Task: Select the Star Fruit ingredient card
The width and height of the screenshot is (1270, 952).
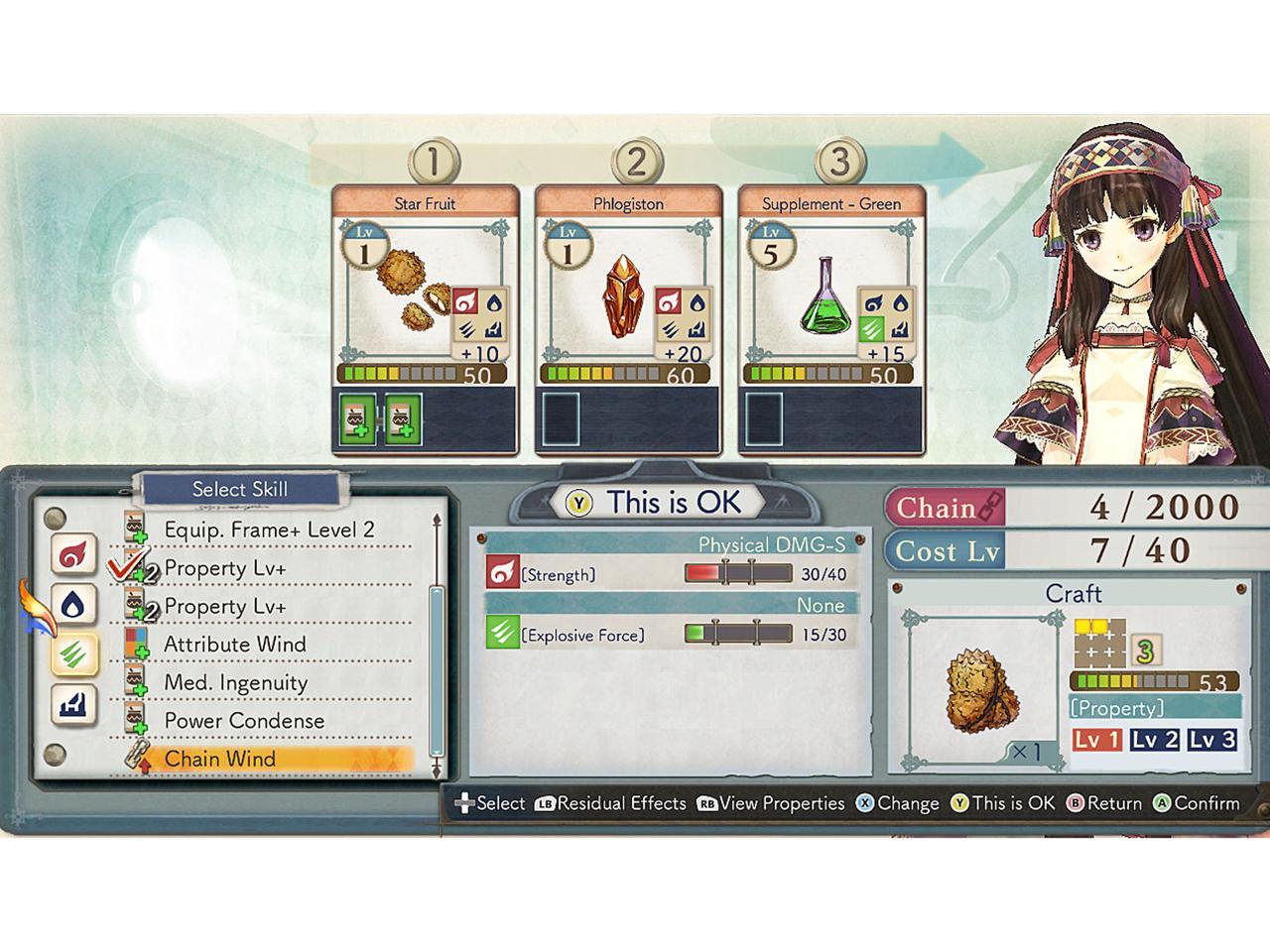Action: click(x=425, y=297)
